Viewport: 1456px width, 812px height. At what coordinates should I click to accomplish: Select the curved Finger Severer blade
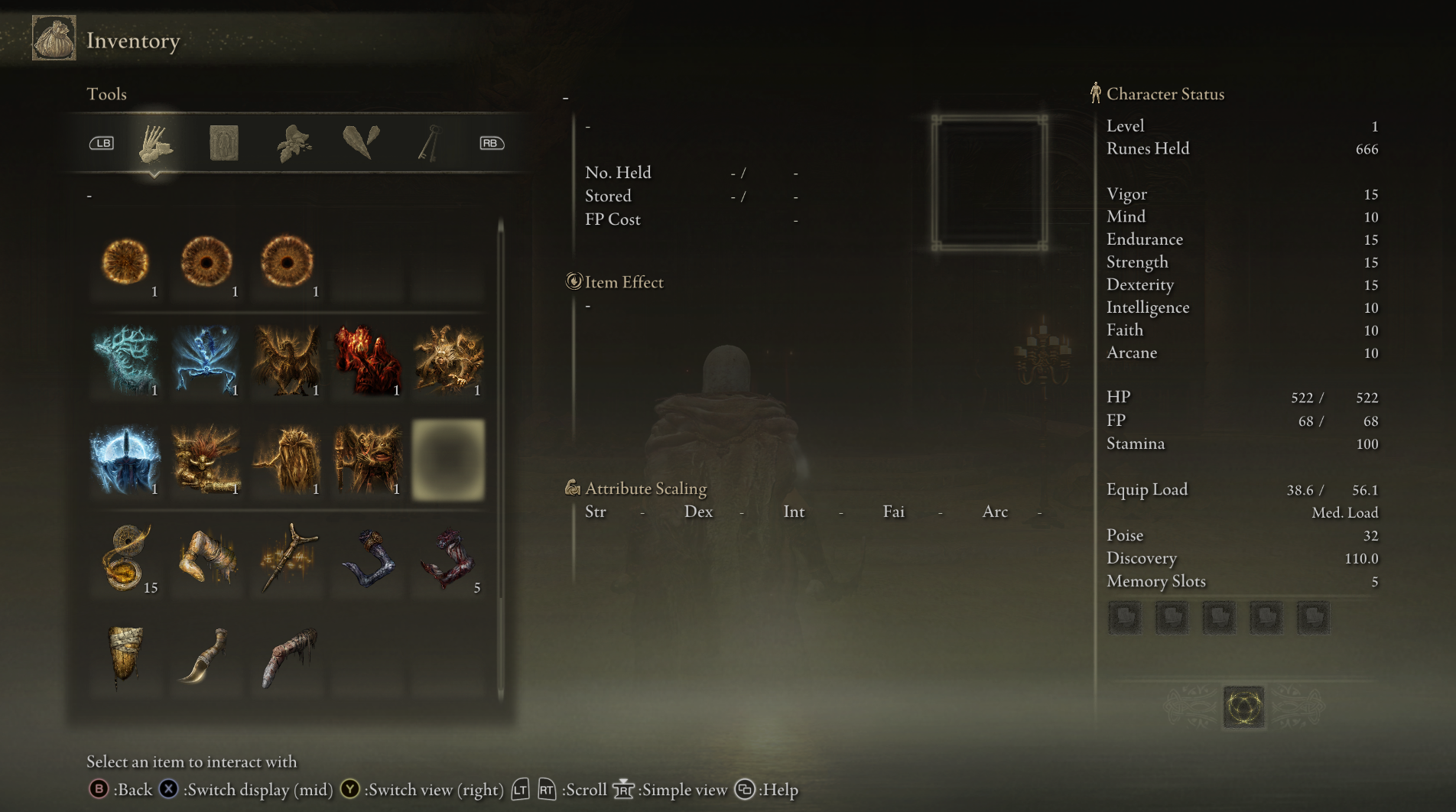(x=206, y=656)
